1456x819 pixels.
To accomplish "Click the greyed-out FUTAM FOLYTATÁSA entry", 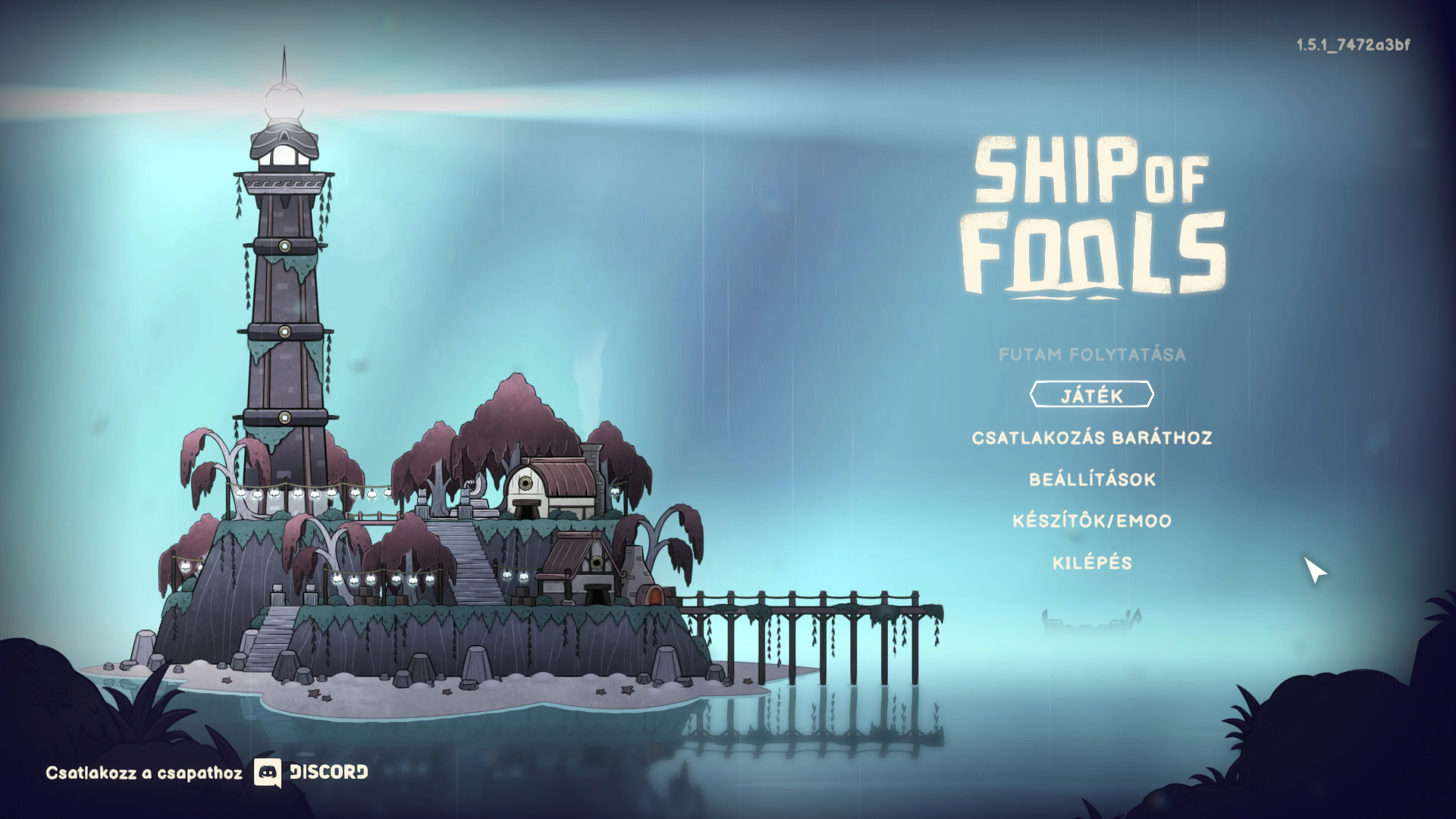I will click(x=1092, y=354).
